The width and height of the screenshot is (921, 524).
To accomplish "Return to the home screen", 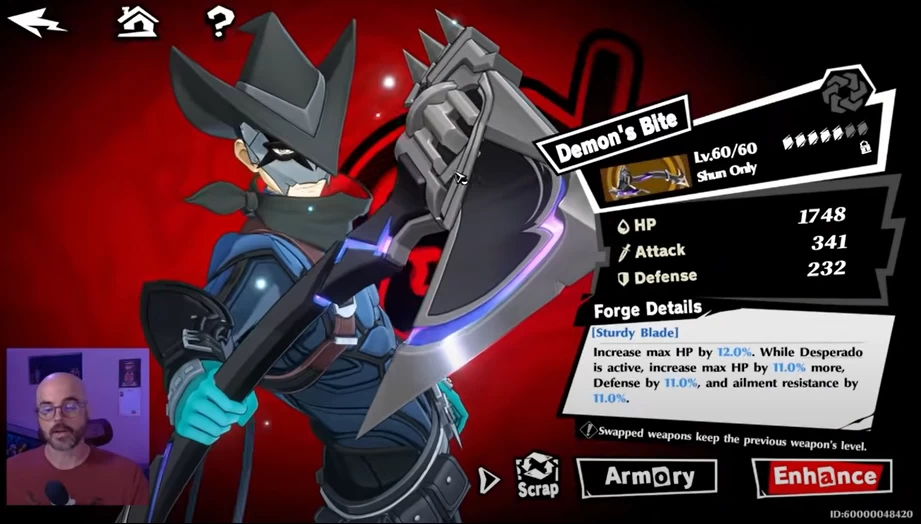I will (x=138, y=20).
